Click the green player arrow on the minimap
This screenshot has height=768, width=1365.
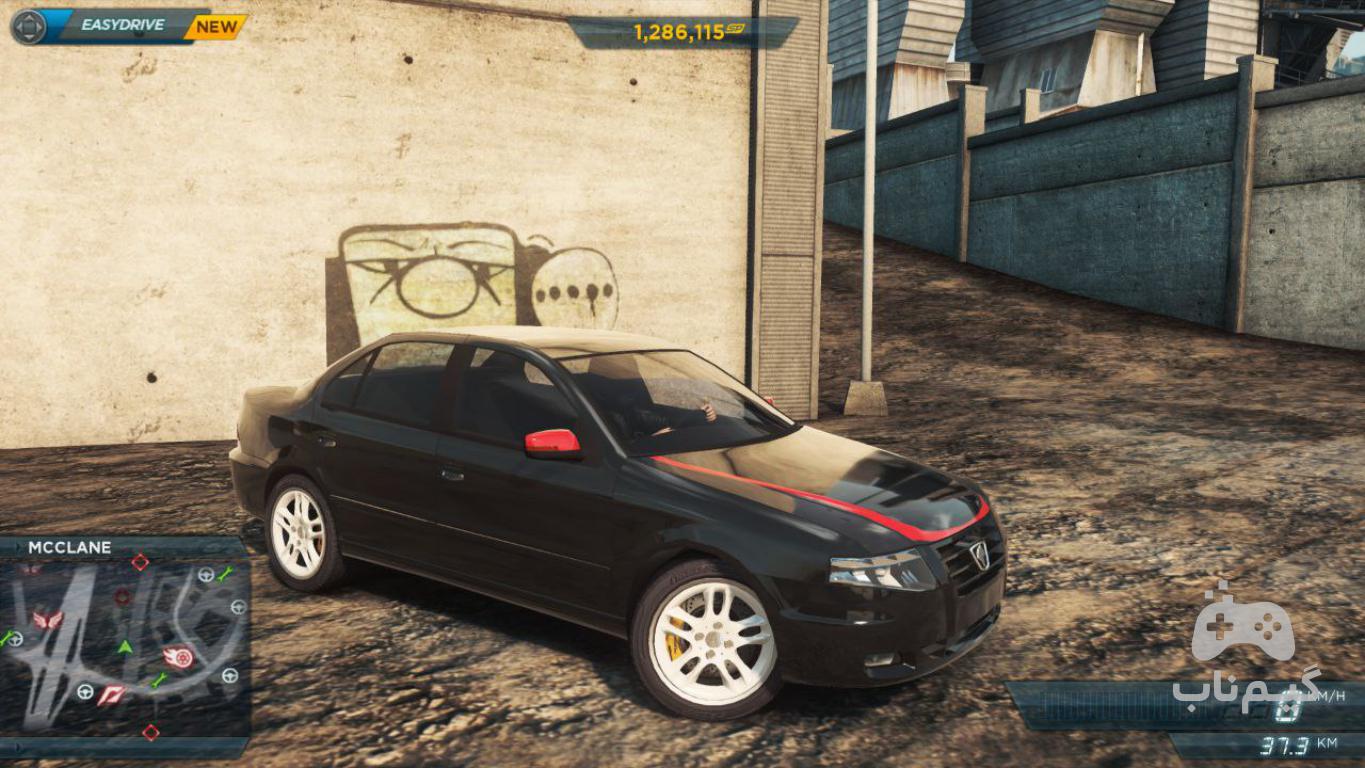tap(125, 647)
